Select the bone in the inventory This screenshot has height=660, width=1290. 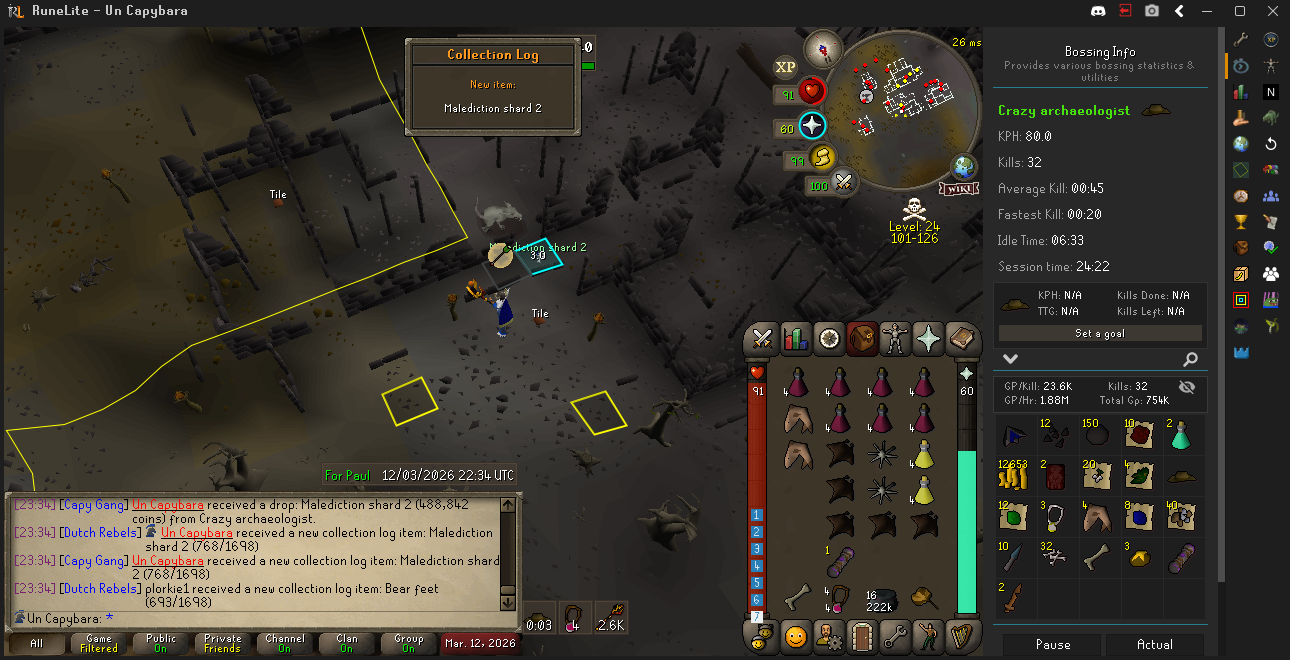(797, 598)
